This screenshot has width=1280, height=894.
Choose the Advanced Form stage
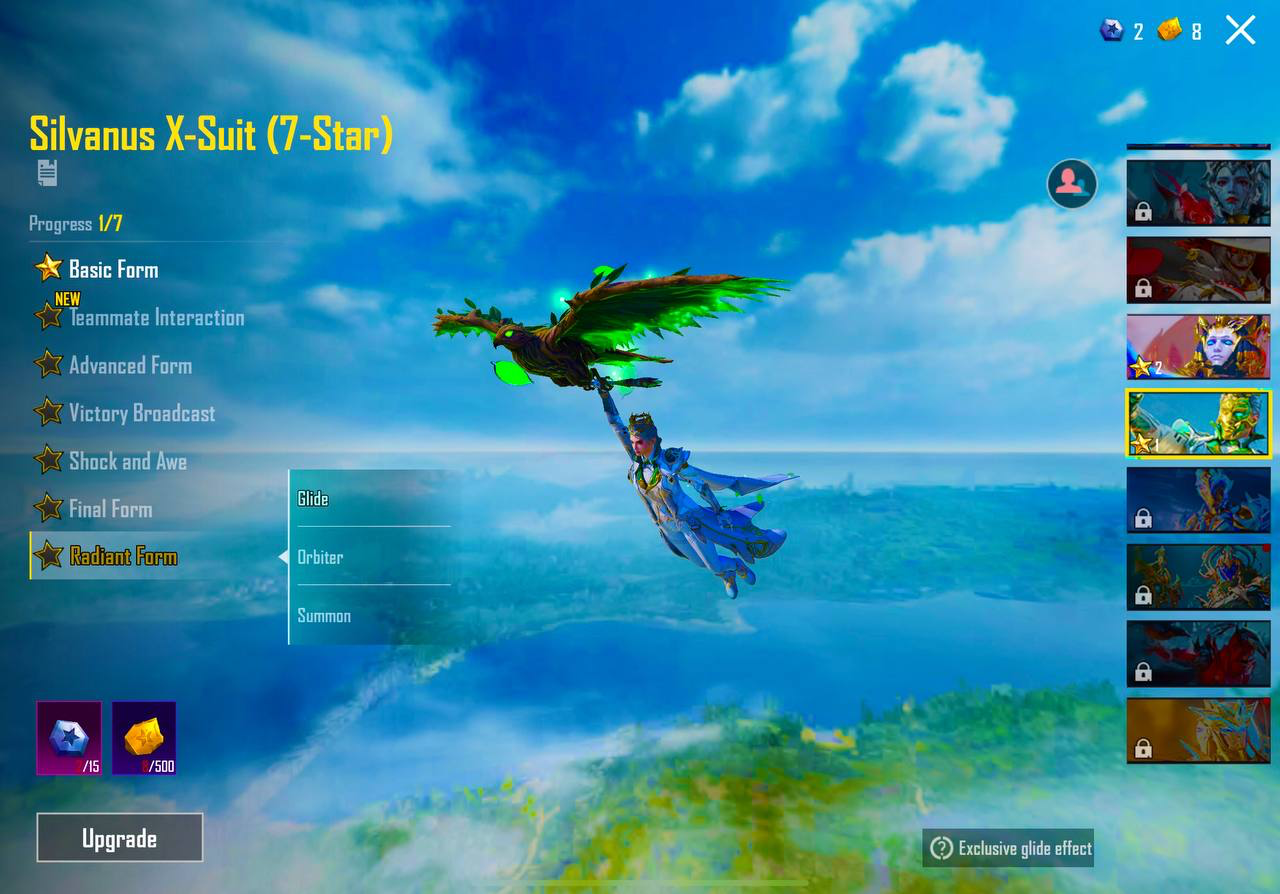pyautogui.click(x=129, y=365)
